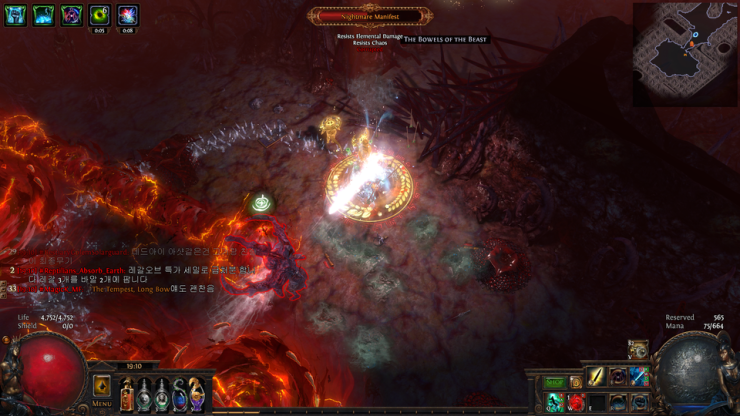The image size is (740, 416).
Task: Open the orange spiral icon next to Shop
Action: pyautogui.click(x=576, y=382)
